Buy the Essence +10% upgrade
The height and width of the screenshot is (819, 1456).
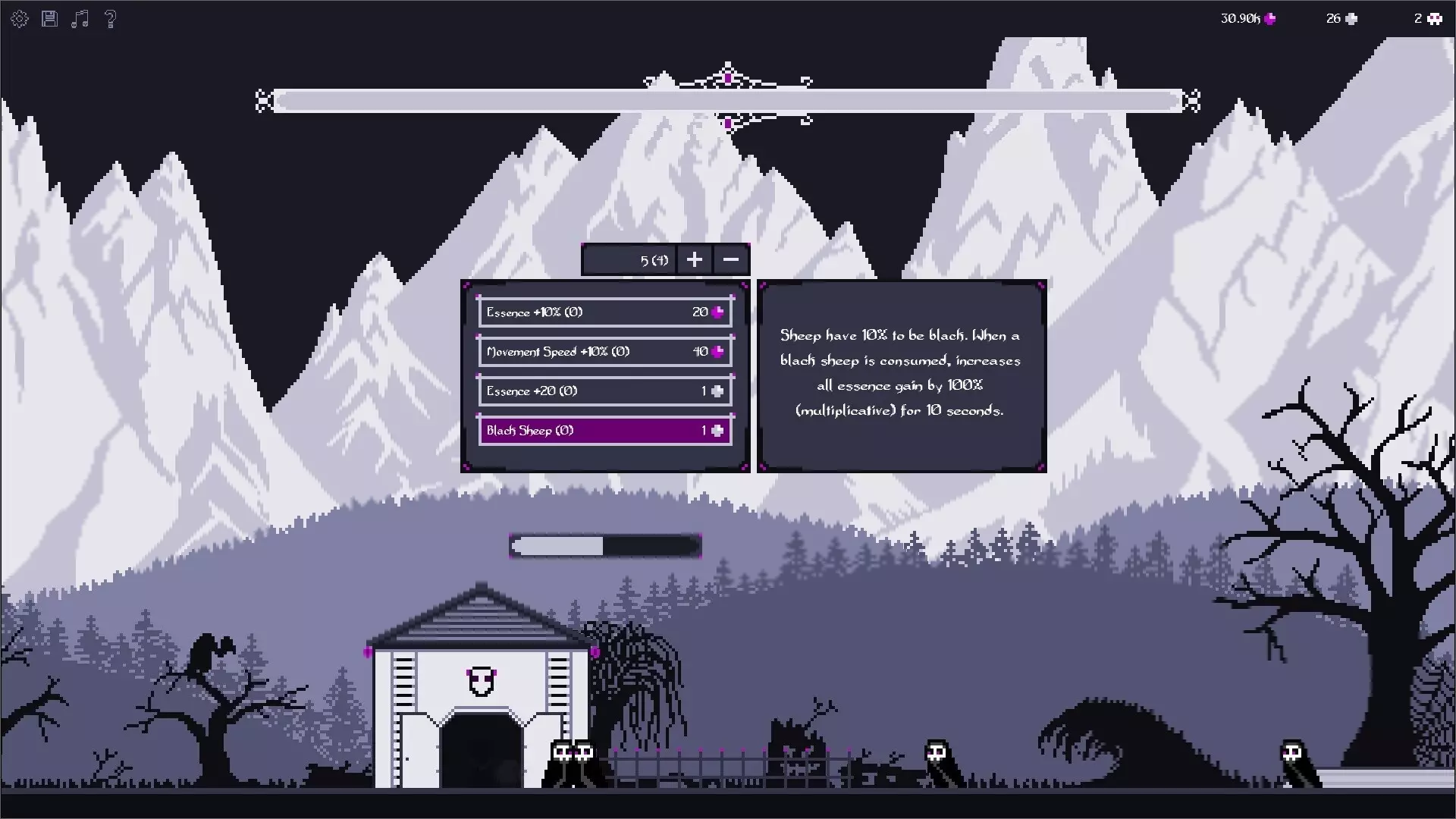605,312
